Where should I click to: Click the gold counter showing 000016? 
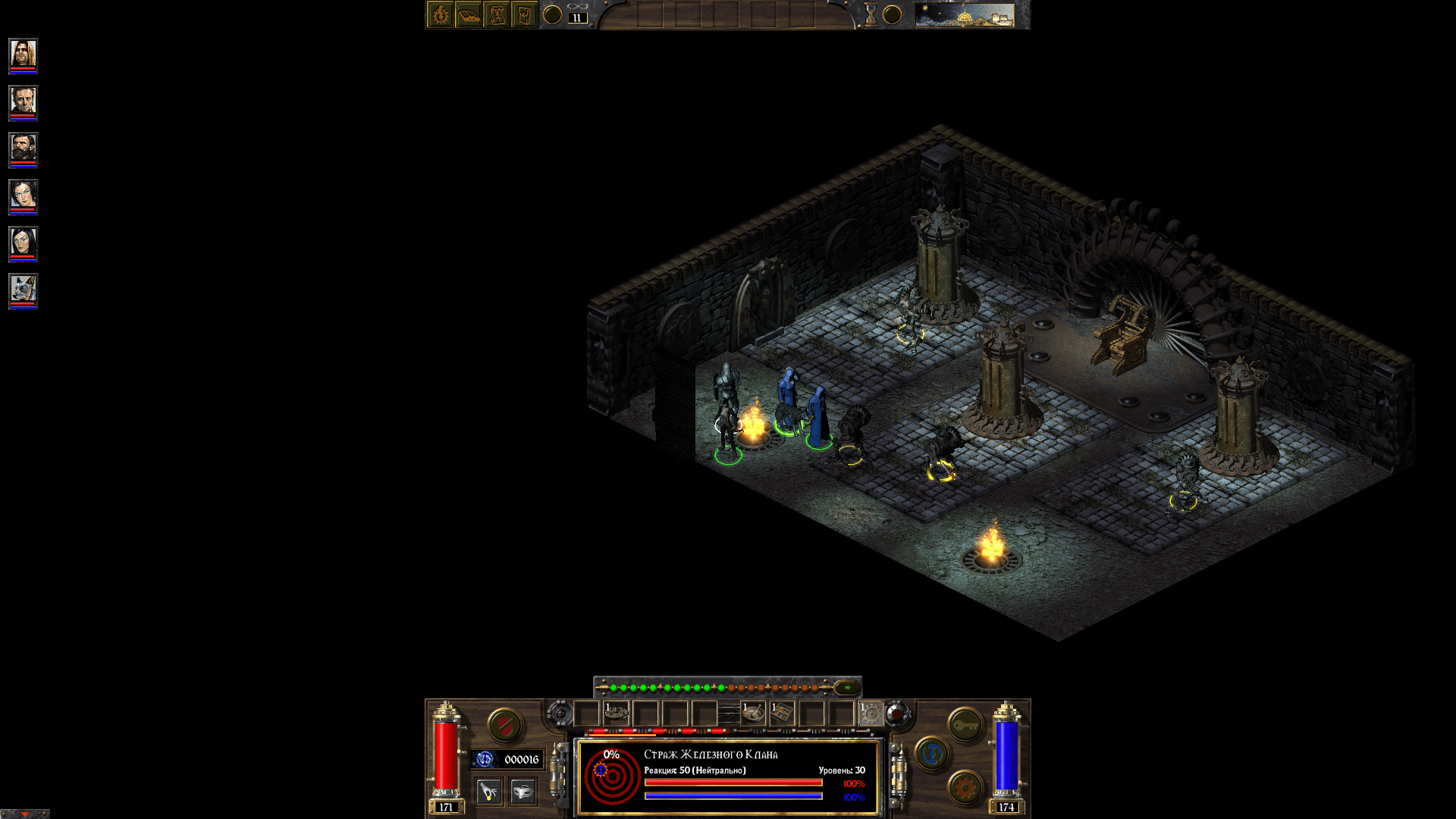click(x=507, y=761)
